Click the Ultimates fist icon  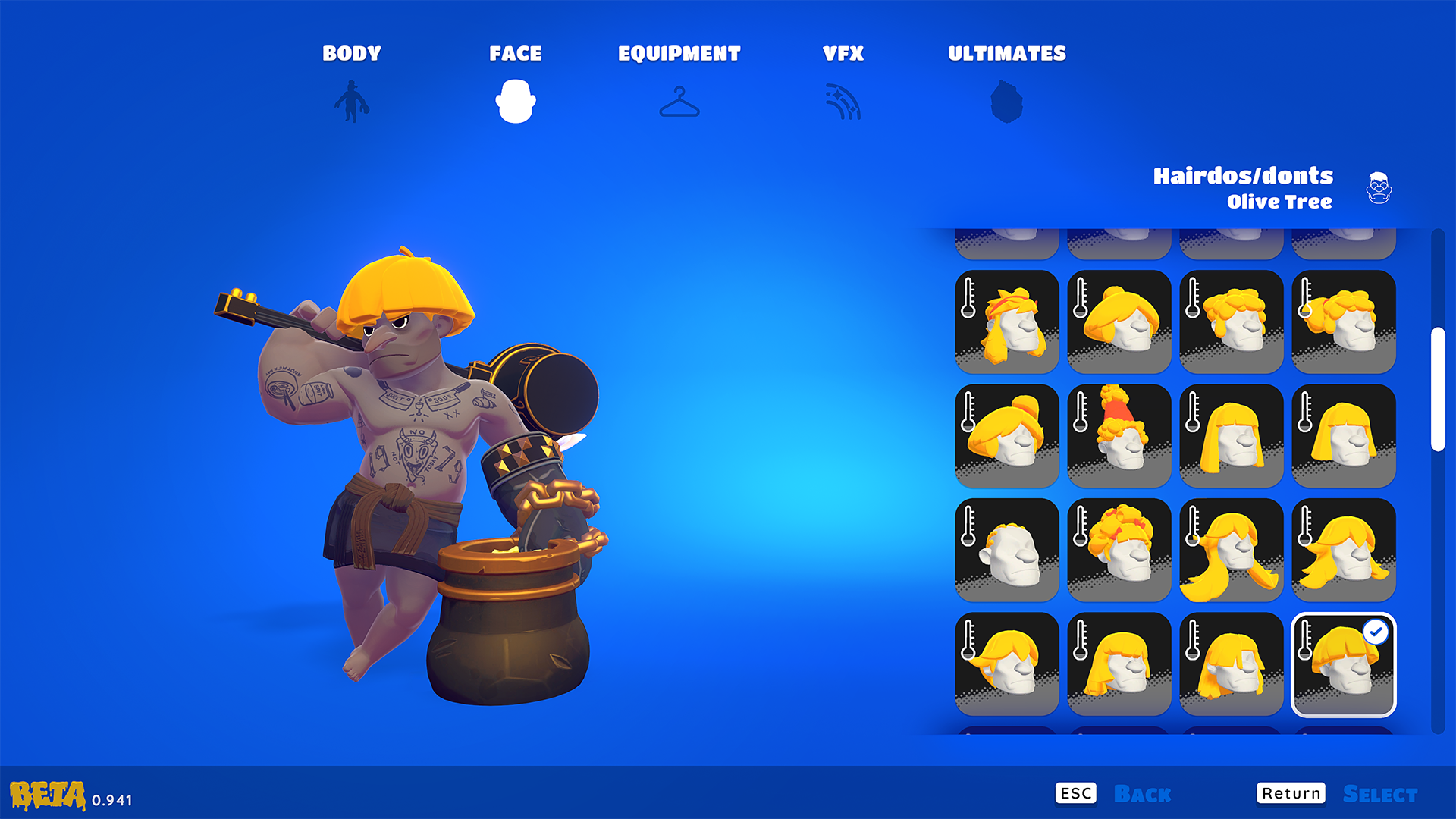tap(1006, 102)
